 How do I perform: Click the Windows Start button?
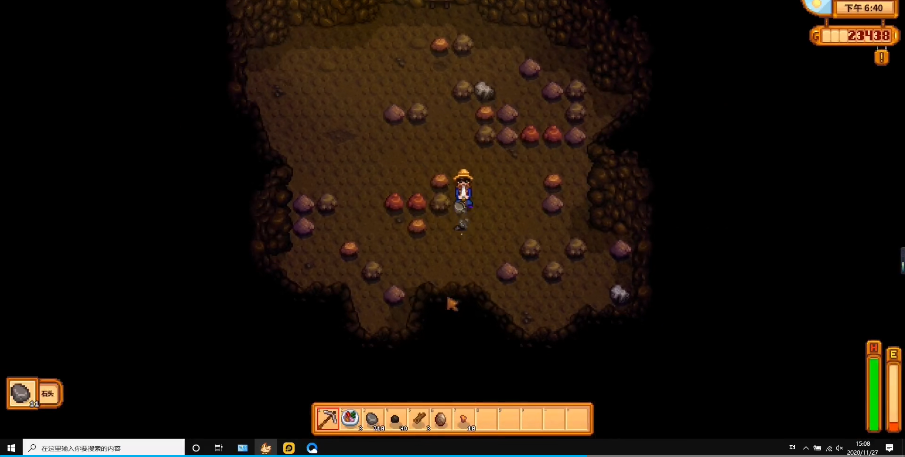pyautogui.click(x=10, y=448)
